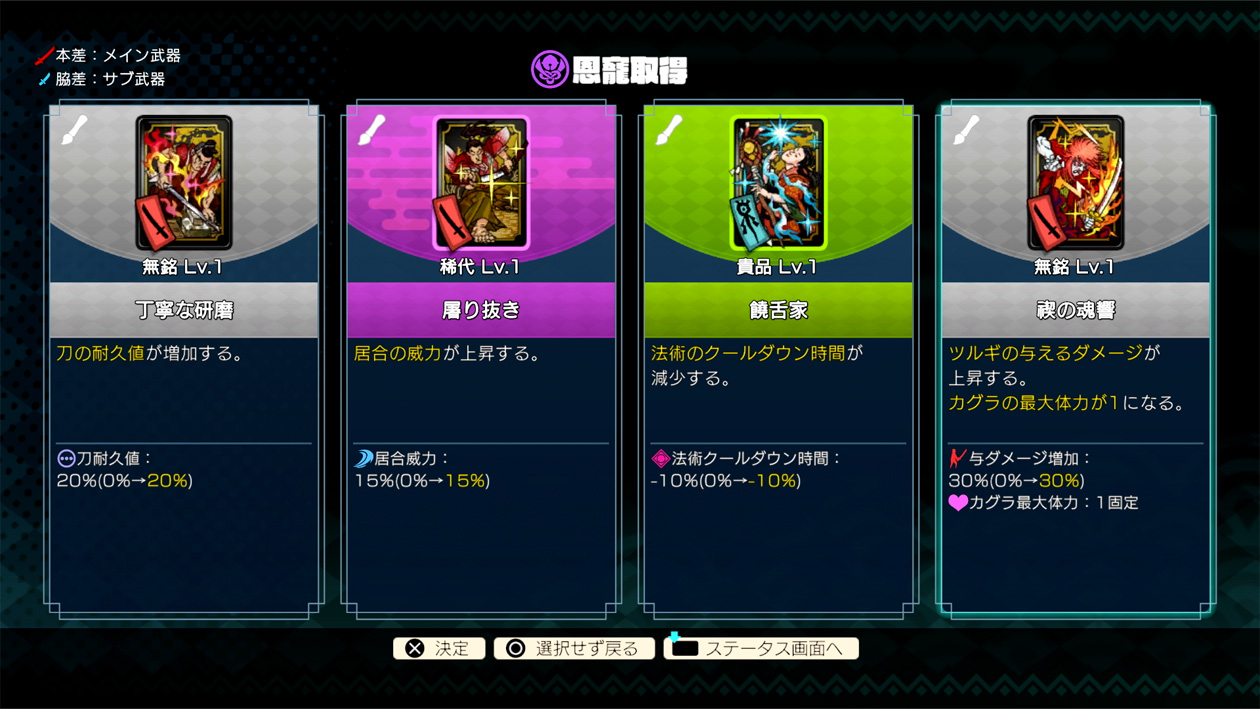
Task: Go back via 選択せず戻る
Action: (x=574, y=648)
